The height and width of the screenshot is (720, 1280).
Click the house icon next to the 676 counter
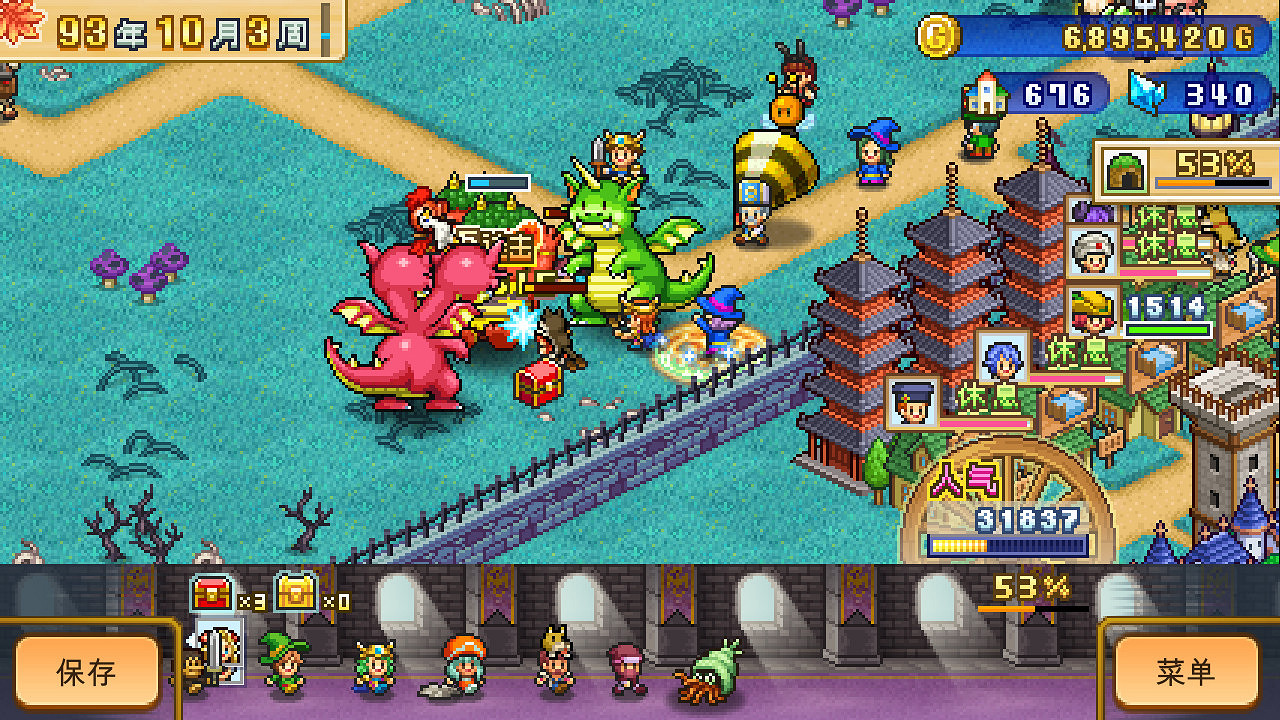[985, 94]
